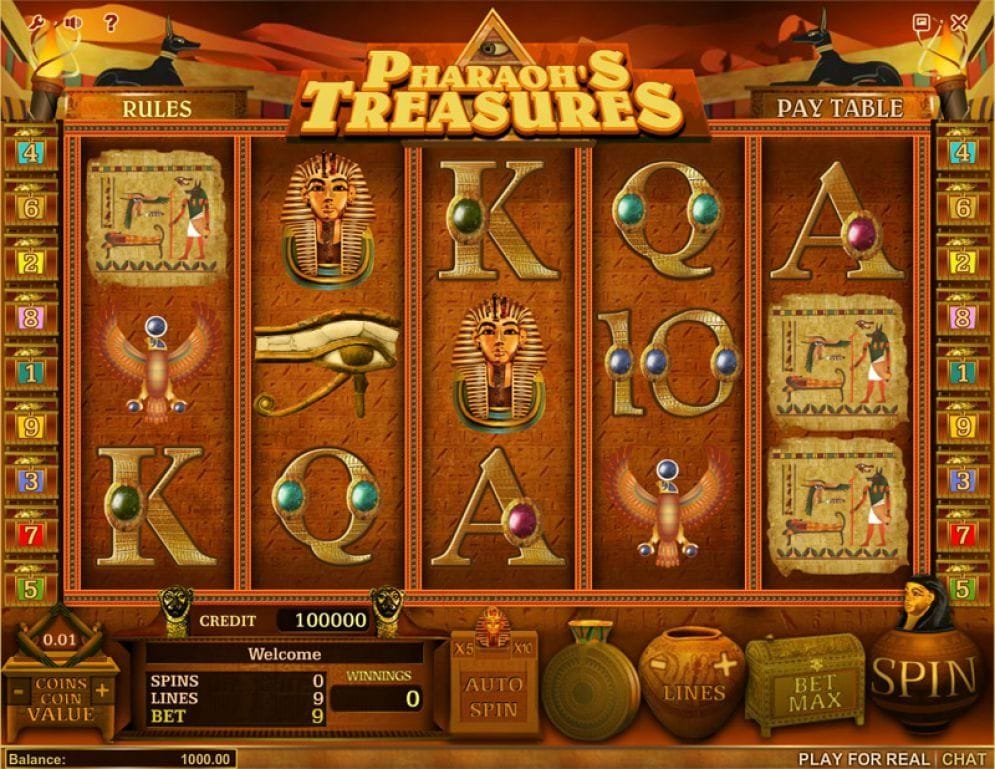The width and height of the screenshot is (995, 769).
Task: Close the game window with the X
Action: 960,21
